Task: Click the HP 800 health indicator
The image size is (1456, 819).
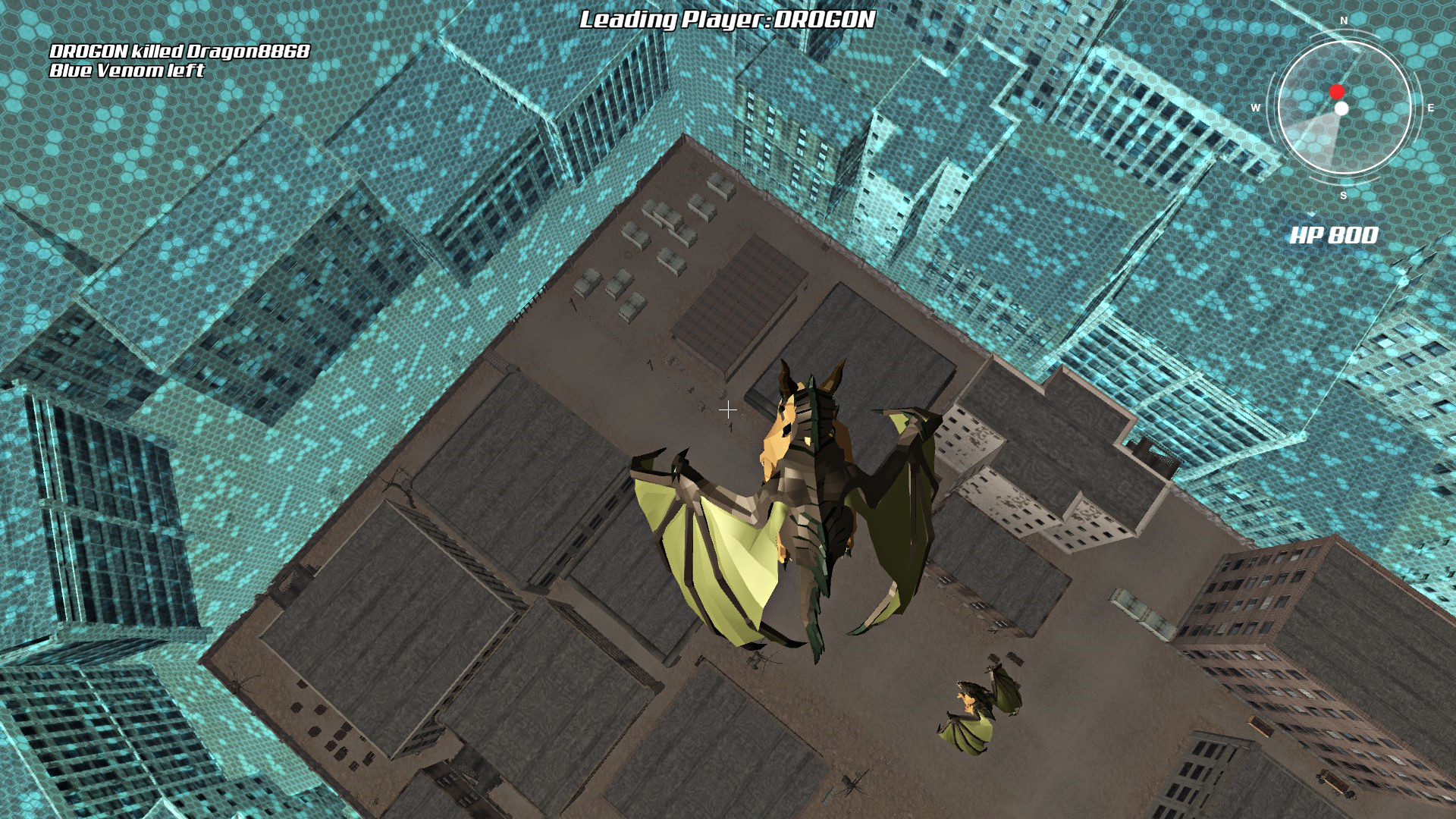Action: point(1335,235)
